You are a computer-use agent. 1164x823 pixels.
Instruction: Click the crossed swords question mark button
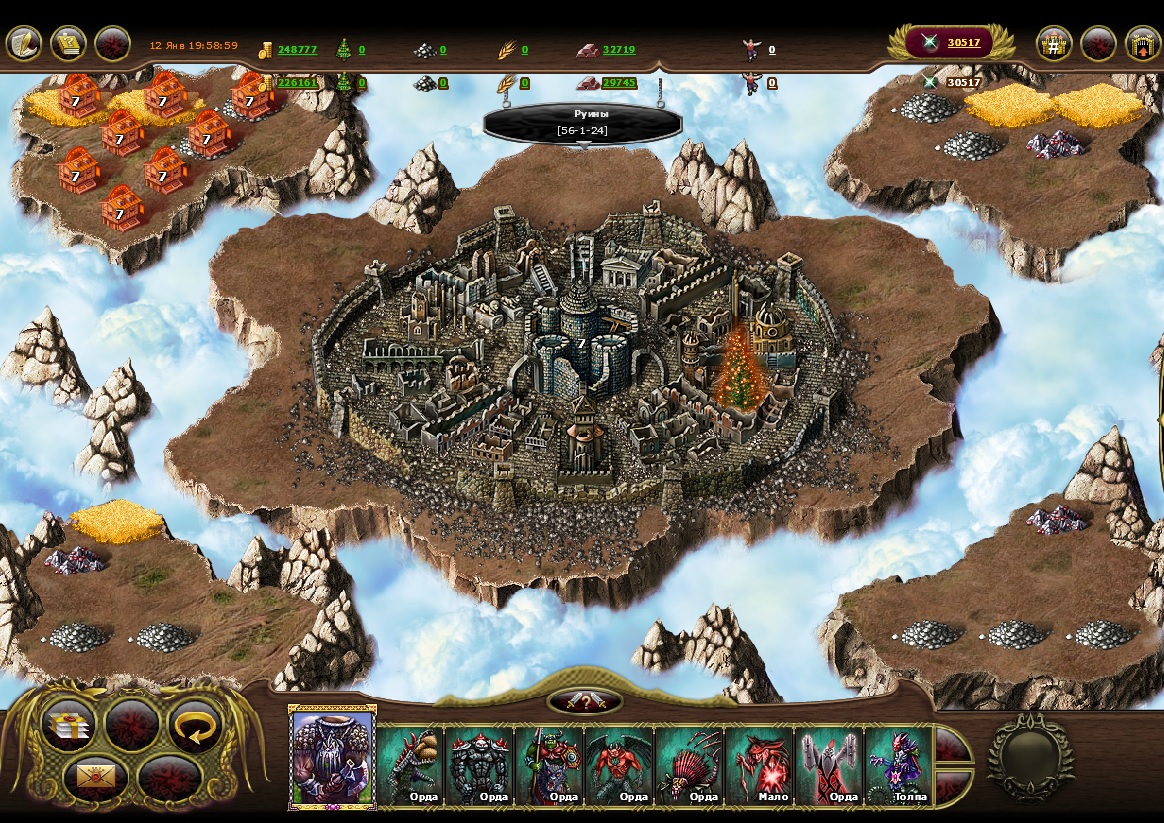coord(585,702)
